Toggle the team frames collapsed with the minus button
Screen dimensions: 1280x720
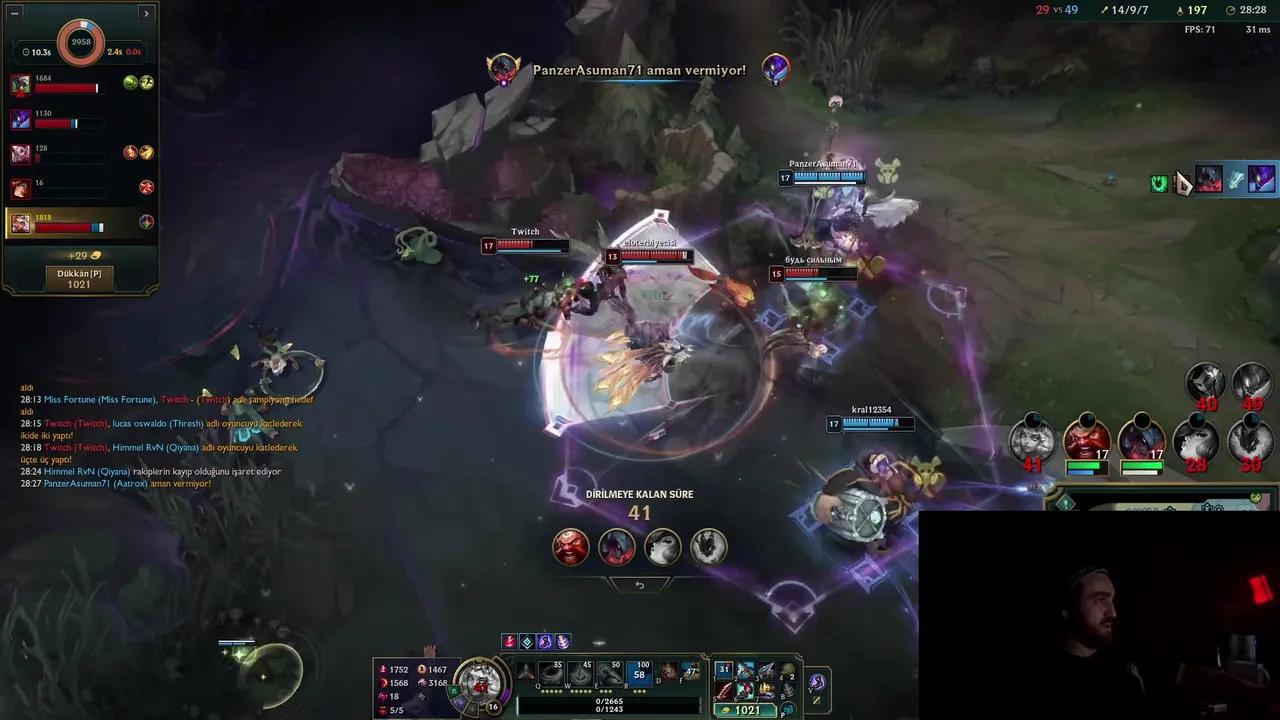14,13
